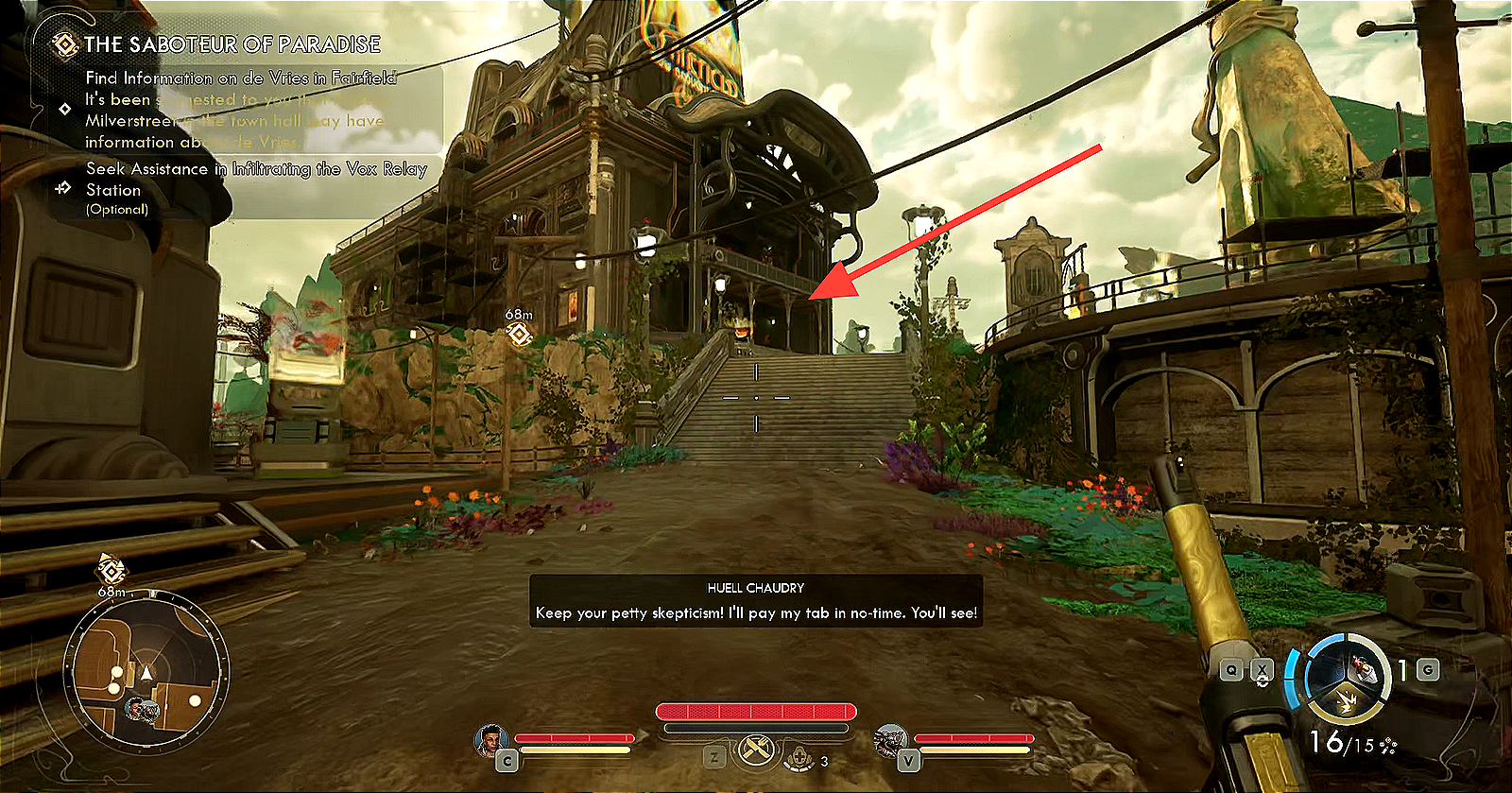
Task: Select The Saboteur of Paradise quest title
Action: click(232, 44)
